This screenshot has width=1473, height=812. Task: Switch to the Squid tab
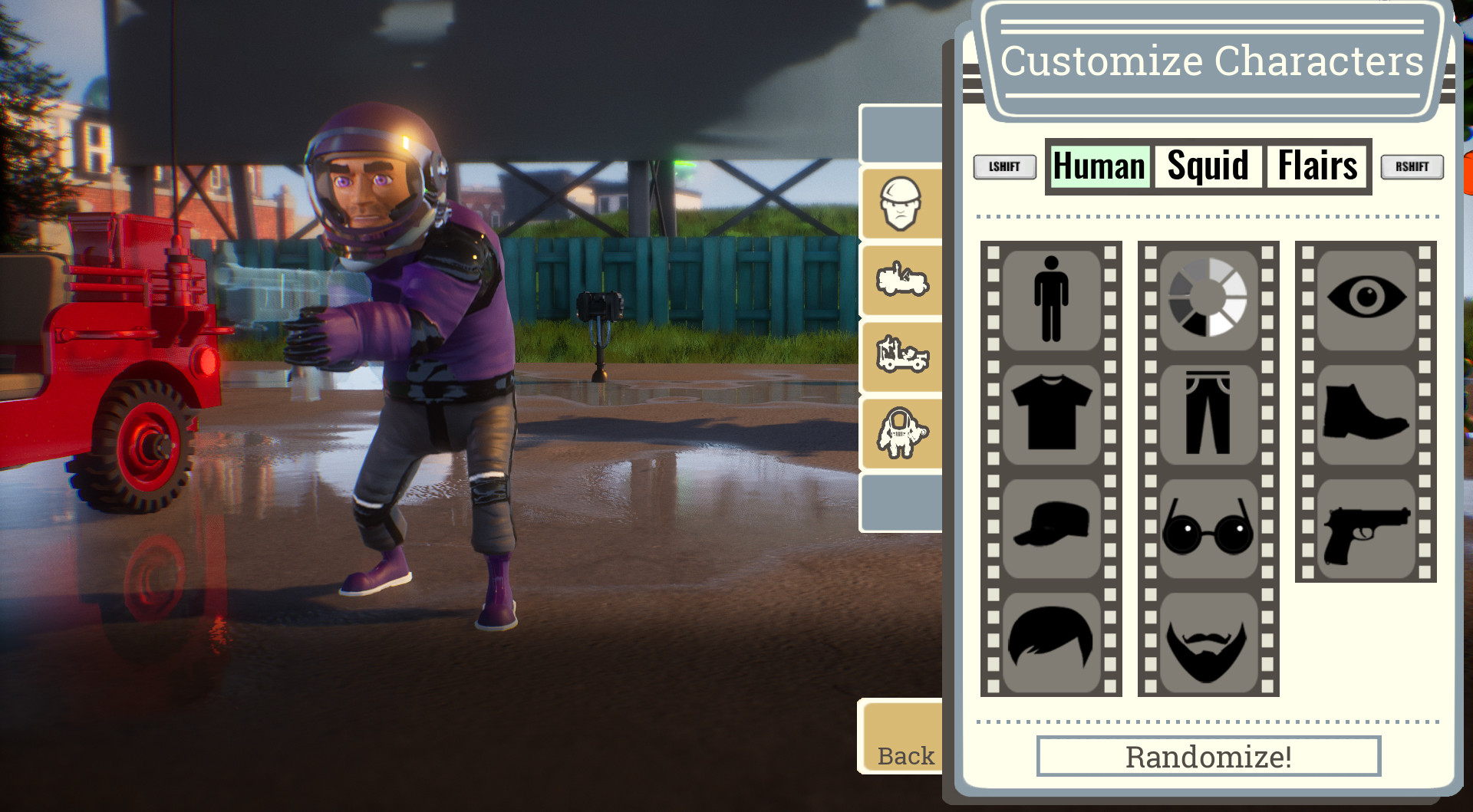pyautogui.click(x=1206, y=165)
